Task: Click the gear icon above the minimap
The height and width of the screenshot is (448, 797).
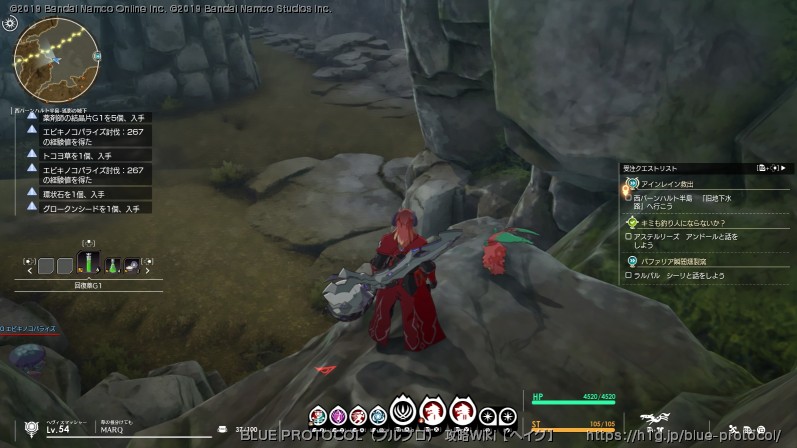Action: tap(10, 23)
